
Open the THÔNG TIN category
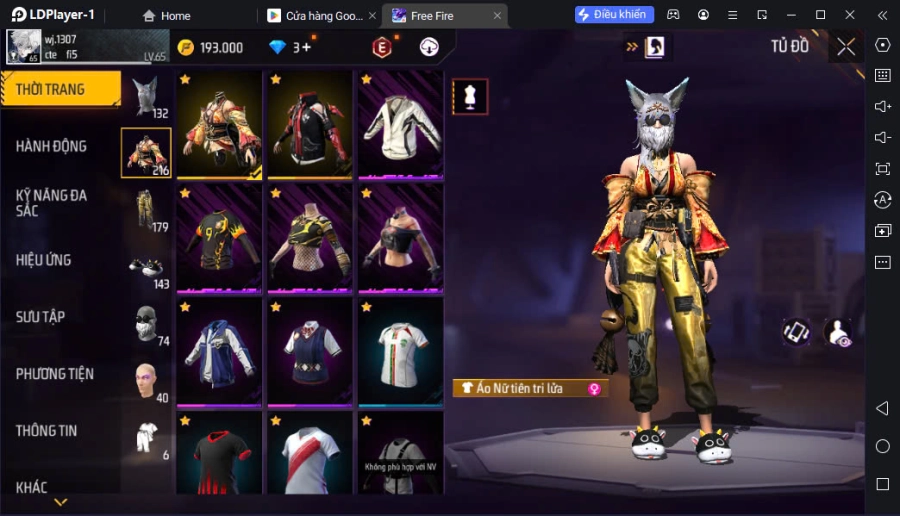46,431
